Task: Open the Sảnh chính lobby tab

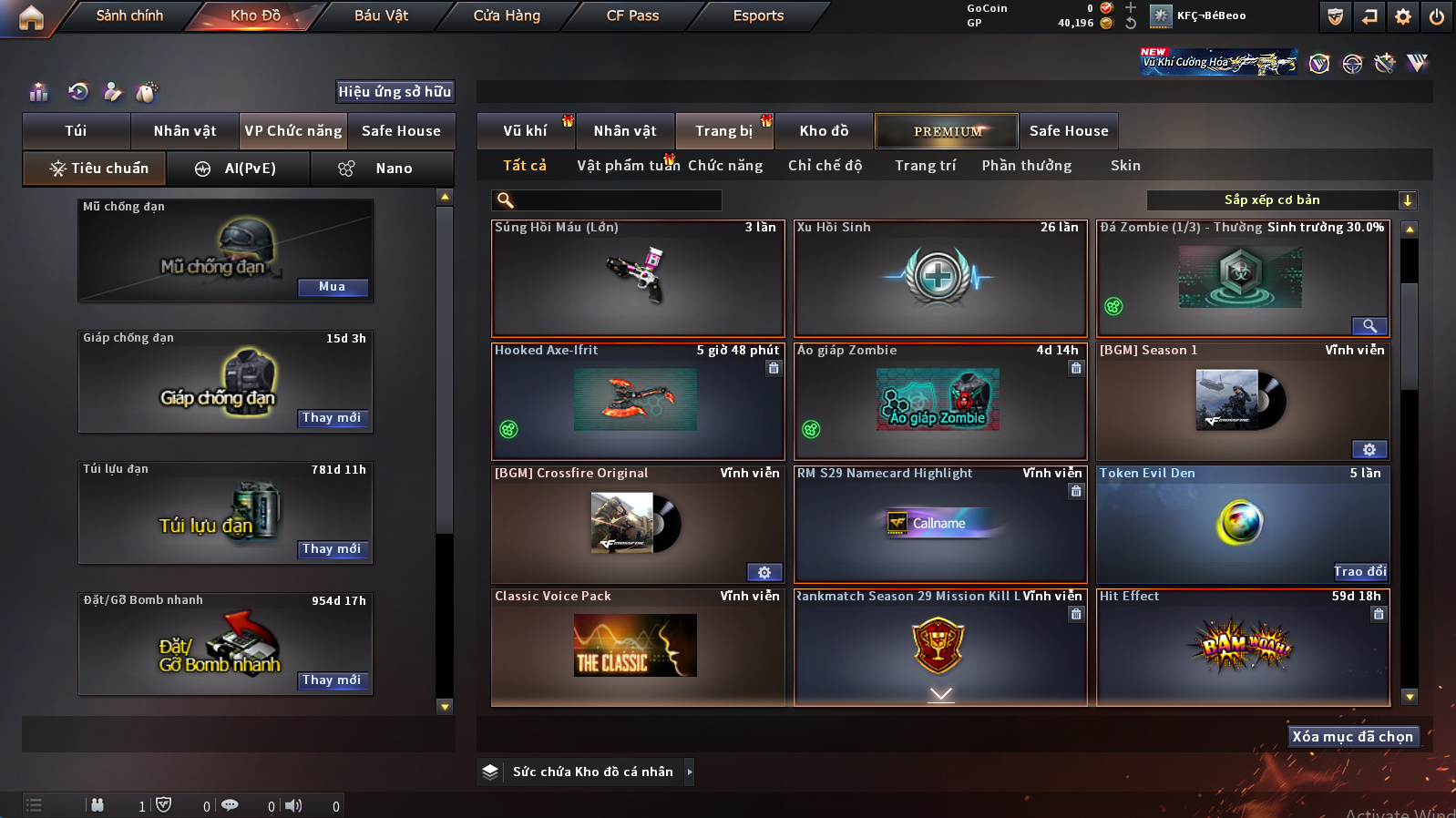Action: coord(129,15)
